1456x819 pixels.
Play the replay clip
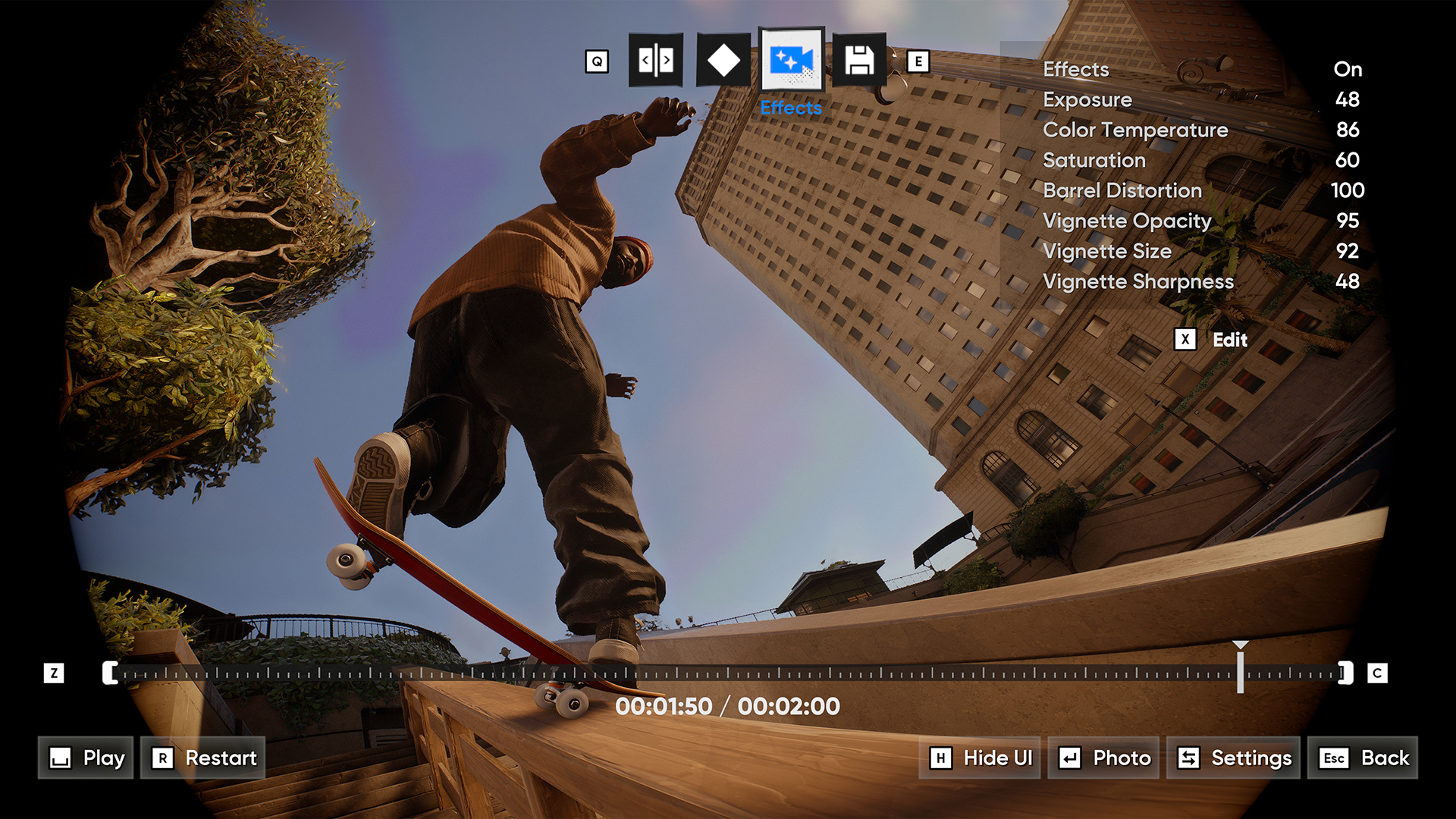click(x=86, y=758)
